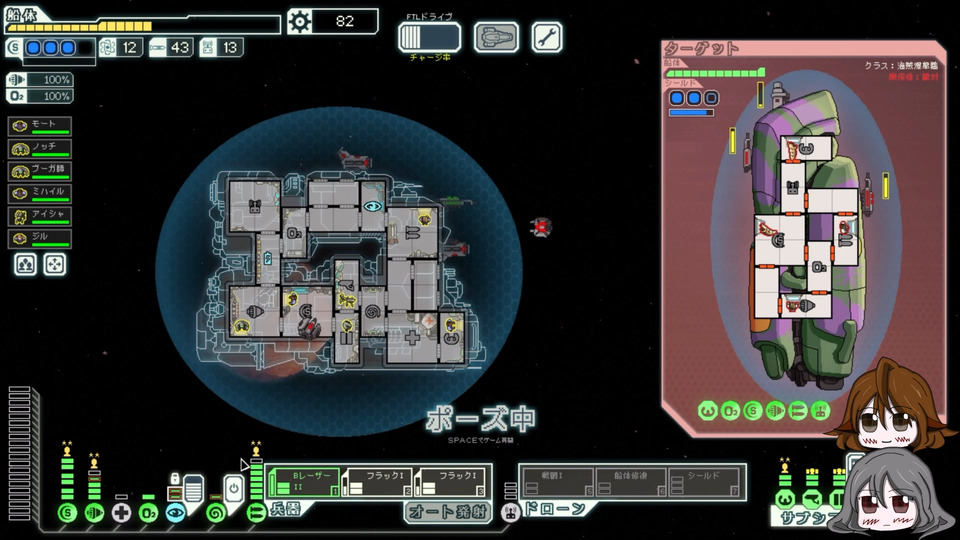This screenshot has width=960, height=540.
Task: Activate the シールド shield drone
Action: pyautogui.click(x=705, y=482)
